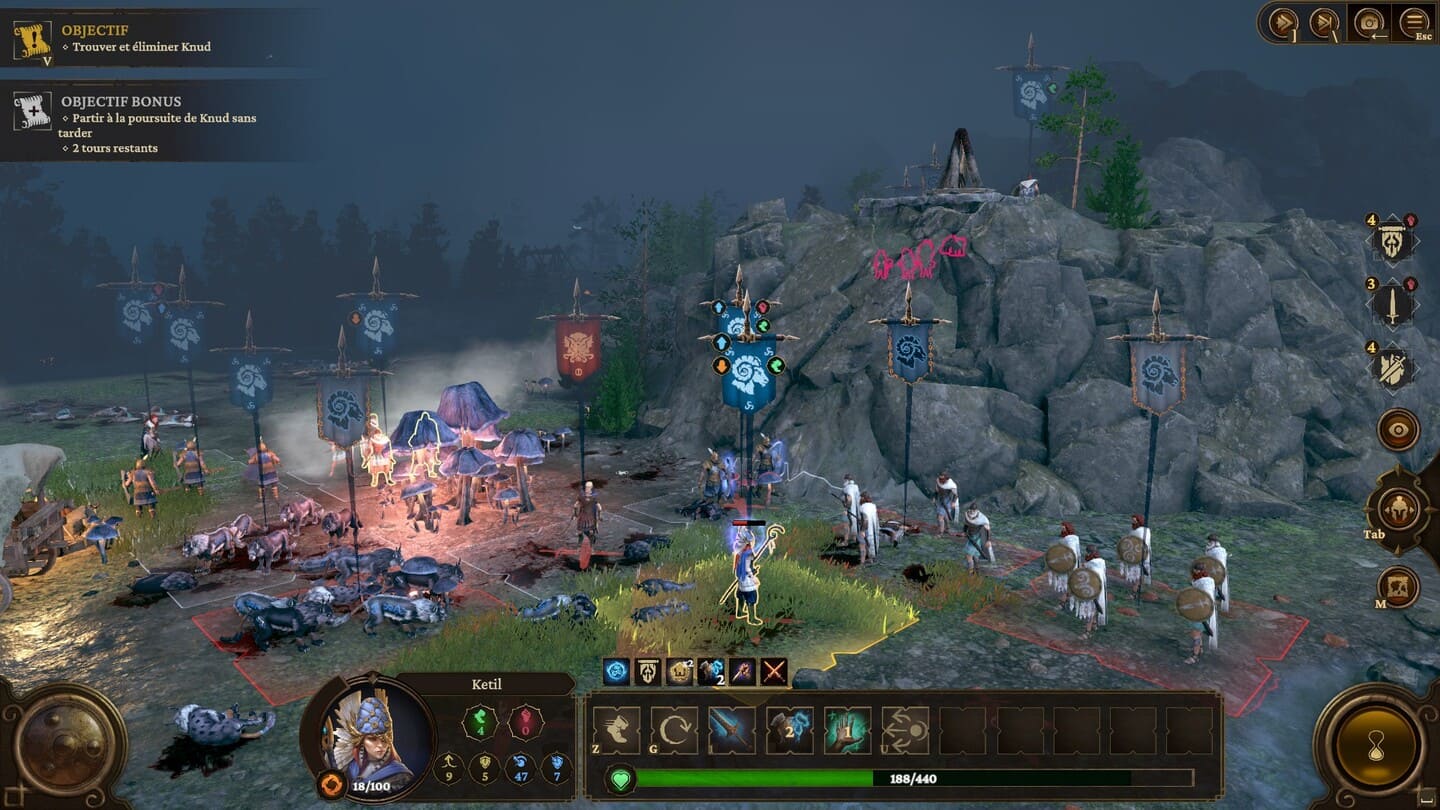The height and width of the screenshot is (810, 1440).
Task: Activate the three-arrows scatter ability
Action: [905, 730]
